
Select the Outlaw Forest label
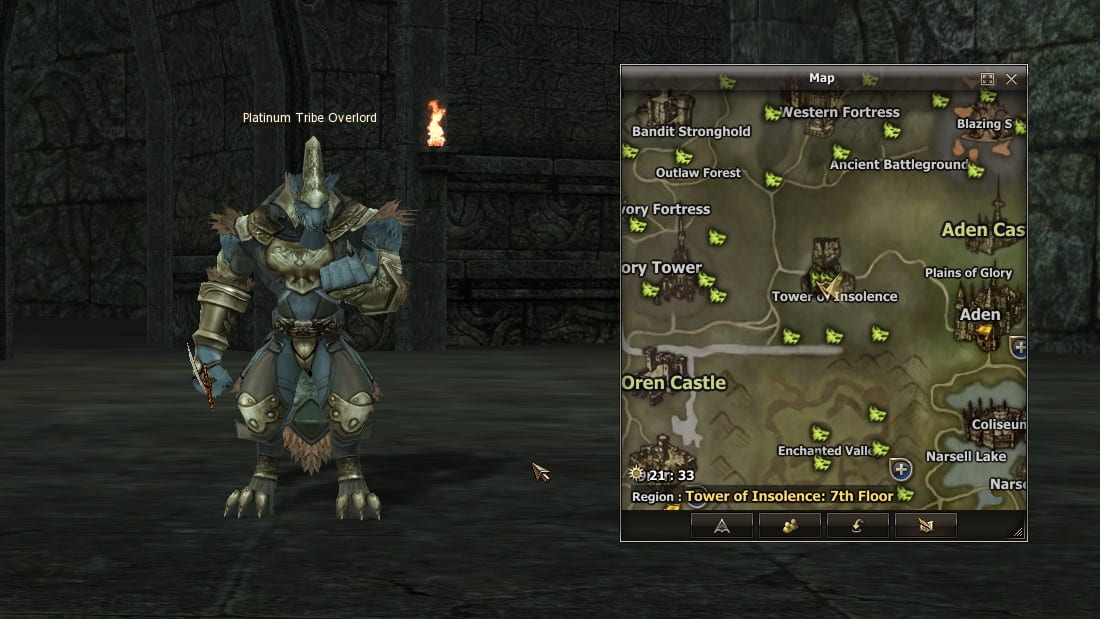pos(698,173)
